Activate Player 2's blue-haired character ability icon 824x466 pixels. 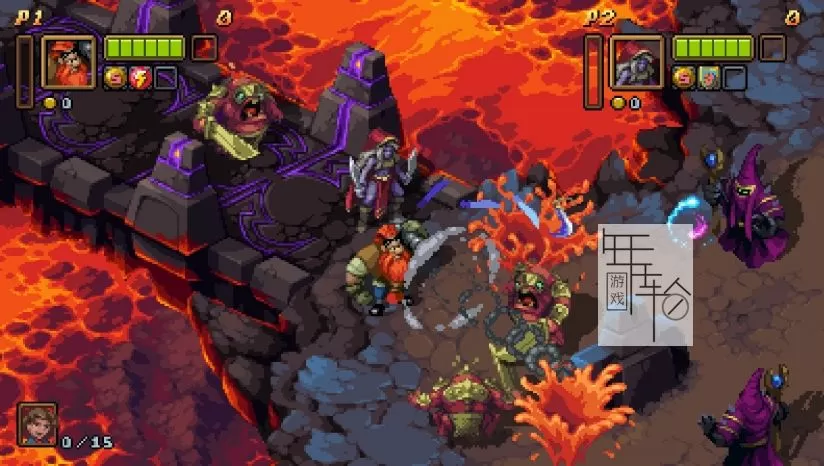pos(708,77)
